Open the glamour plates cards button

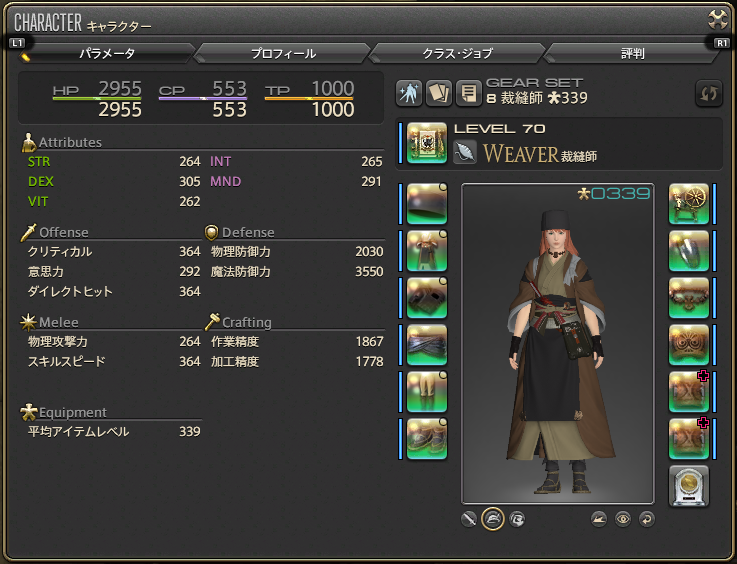point(437,93)
